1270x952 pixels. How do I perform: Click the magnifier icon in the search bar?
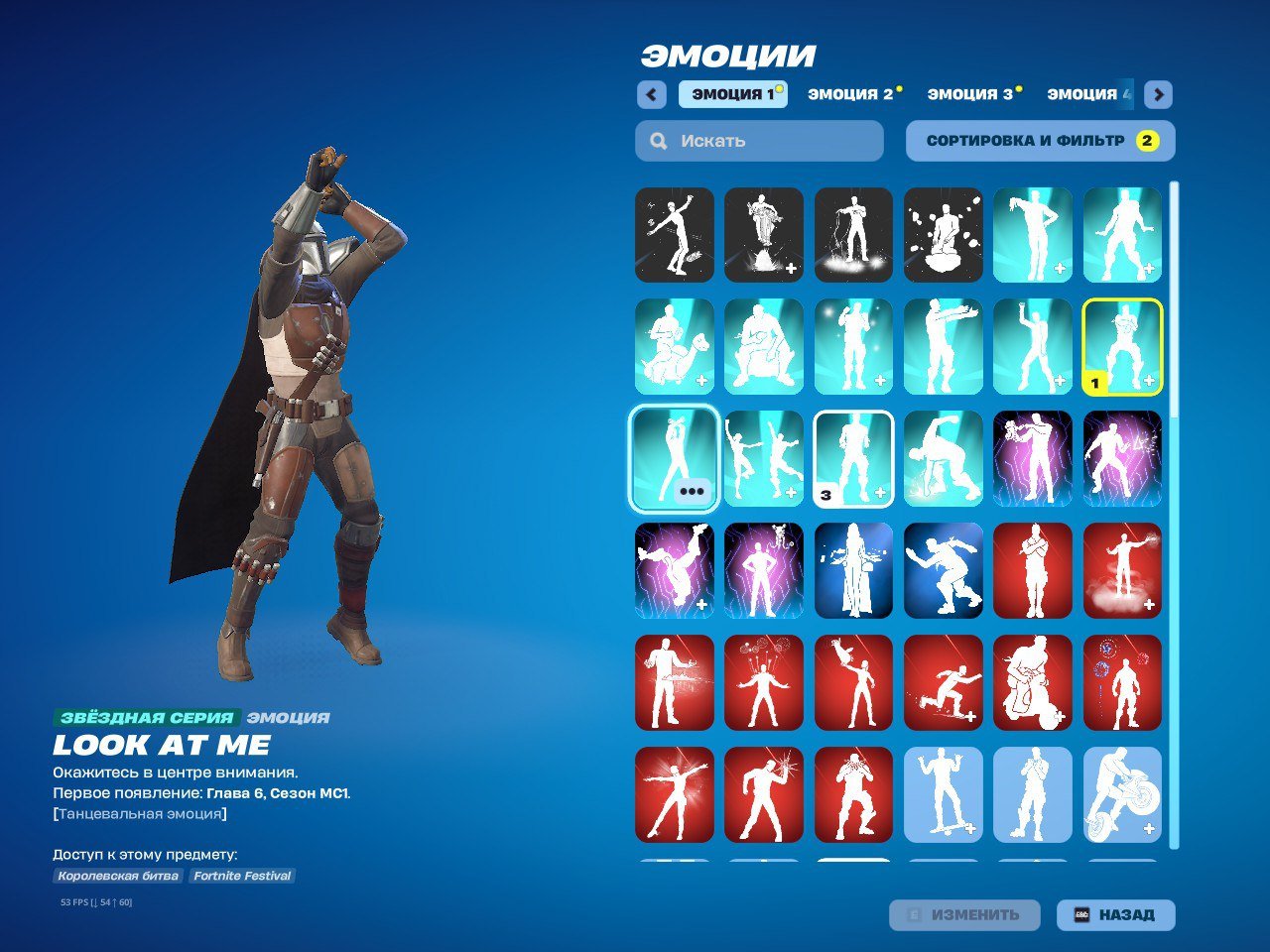[x=658, y=141]
